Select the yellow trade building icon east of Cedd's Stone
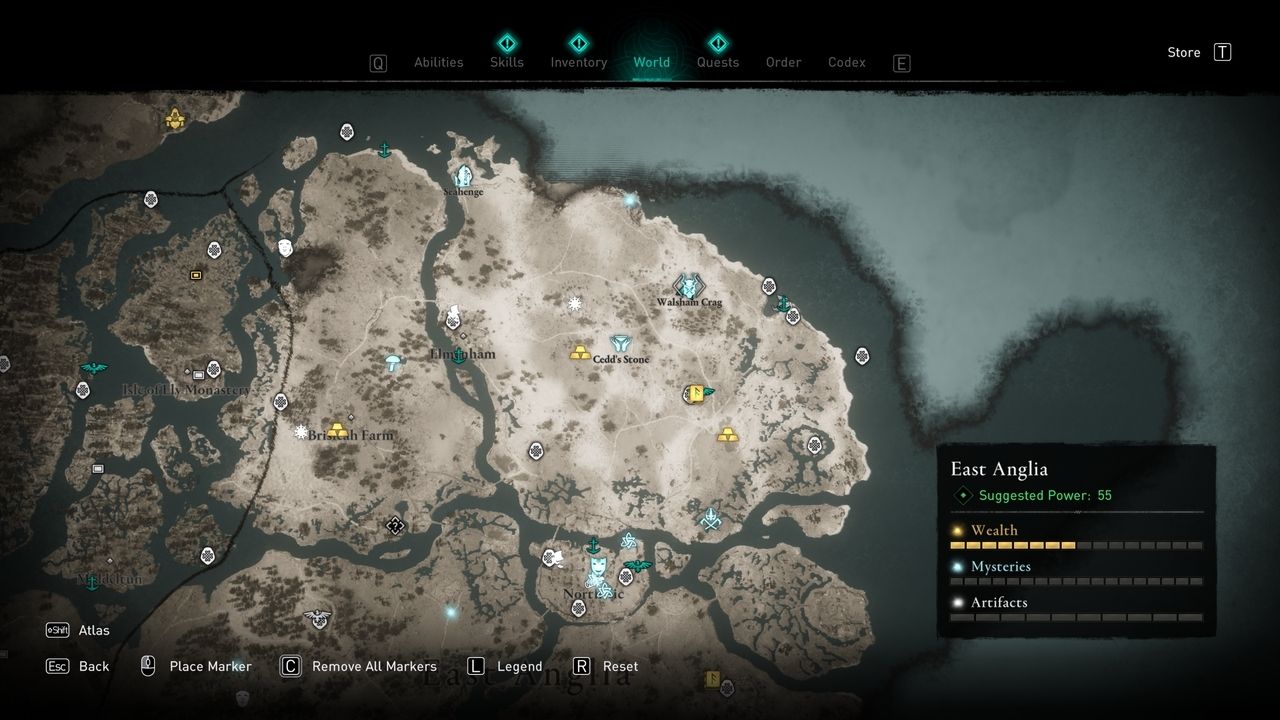The height and width of the screenshot is (720, 1280). tap(693, 394)
